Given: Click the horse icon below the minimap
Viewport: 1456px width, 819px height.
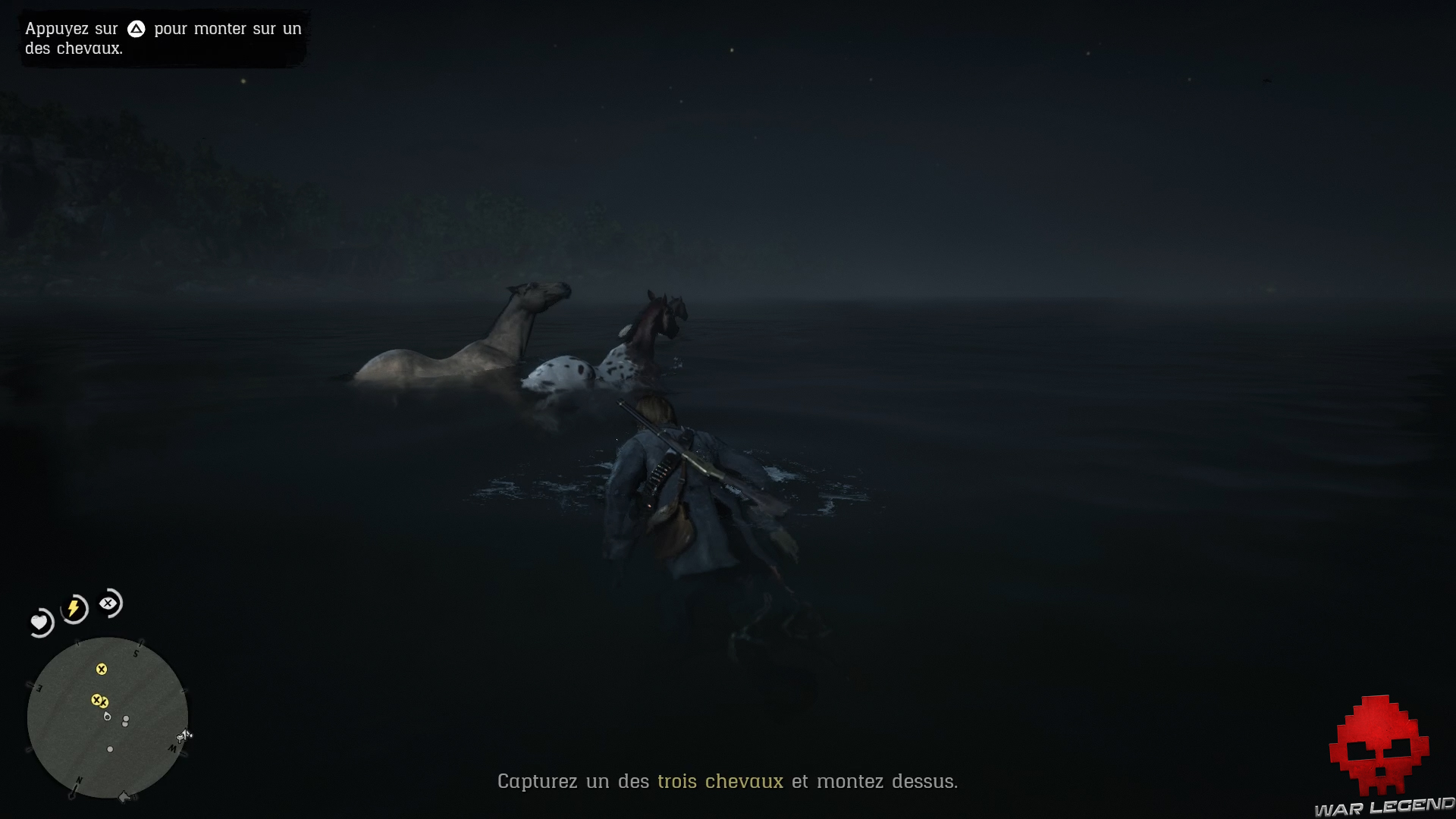Looking at the screenshot, I should click(124, 795).
